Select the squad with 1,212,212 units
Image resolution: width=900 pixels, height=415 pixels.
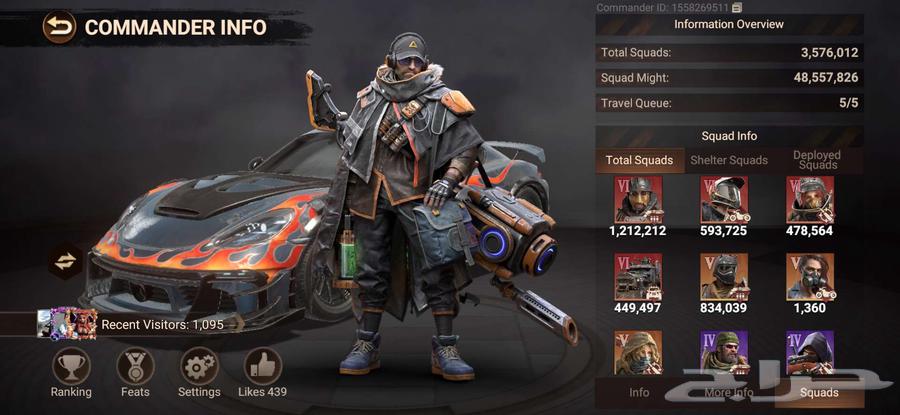point(639,200)
